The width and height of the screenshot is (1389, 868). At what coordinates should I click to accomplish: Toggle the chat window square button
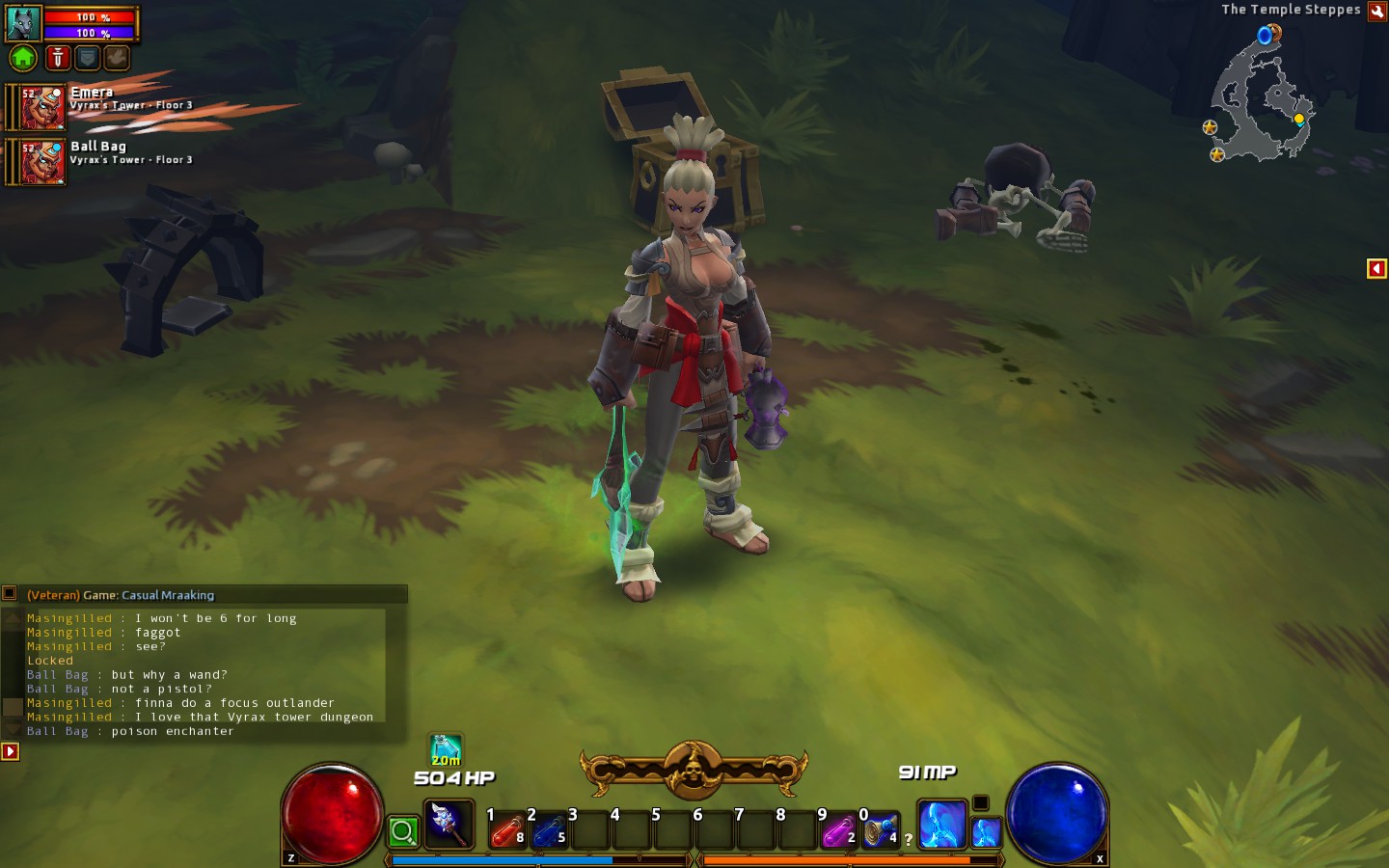click(x=10, y=594)
